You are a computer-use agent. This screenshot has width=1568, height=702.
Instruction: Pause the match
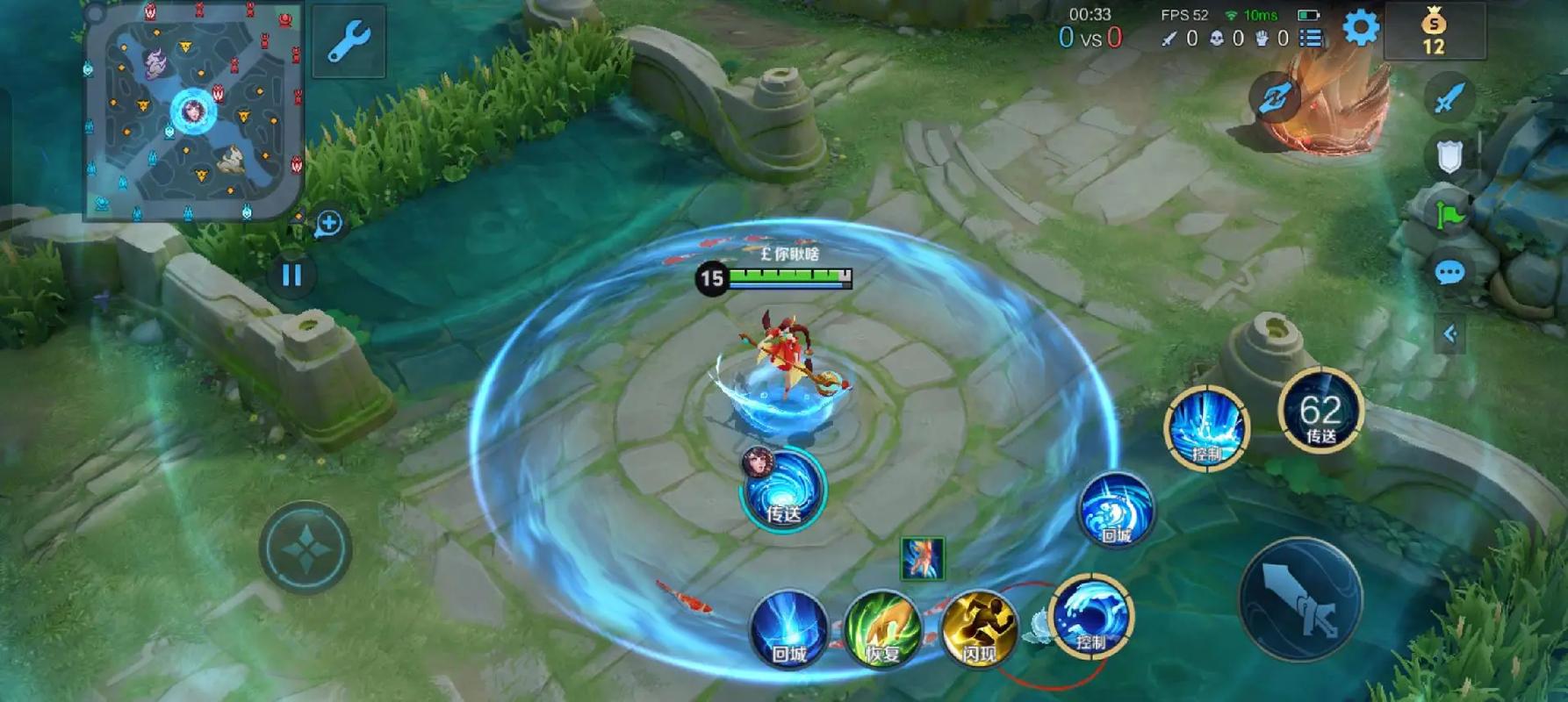click(291, 276)
